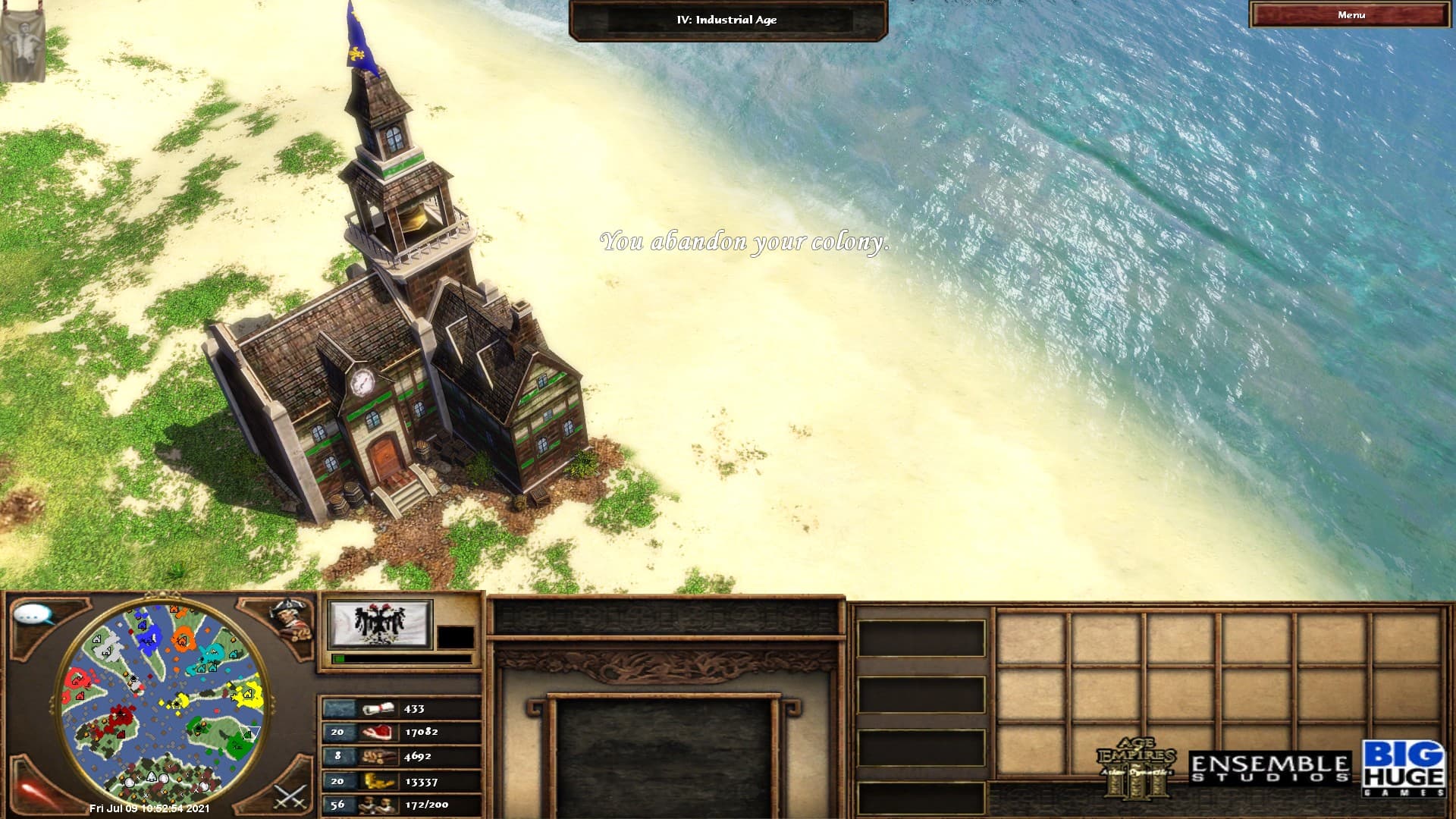
Task: Activate the red flare signal button
Action: click(36, 794)
